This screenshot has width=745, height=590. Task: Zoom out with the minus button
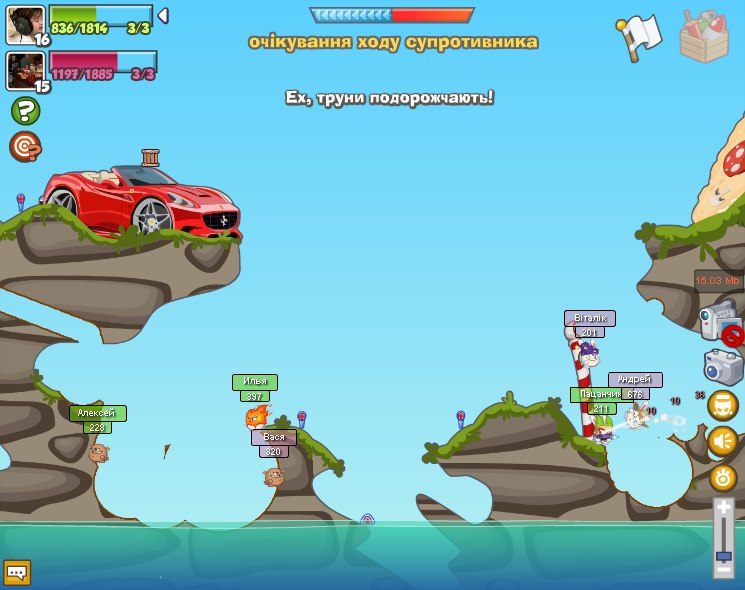tap(723, 568)
